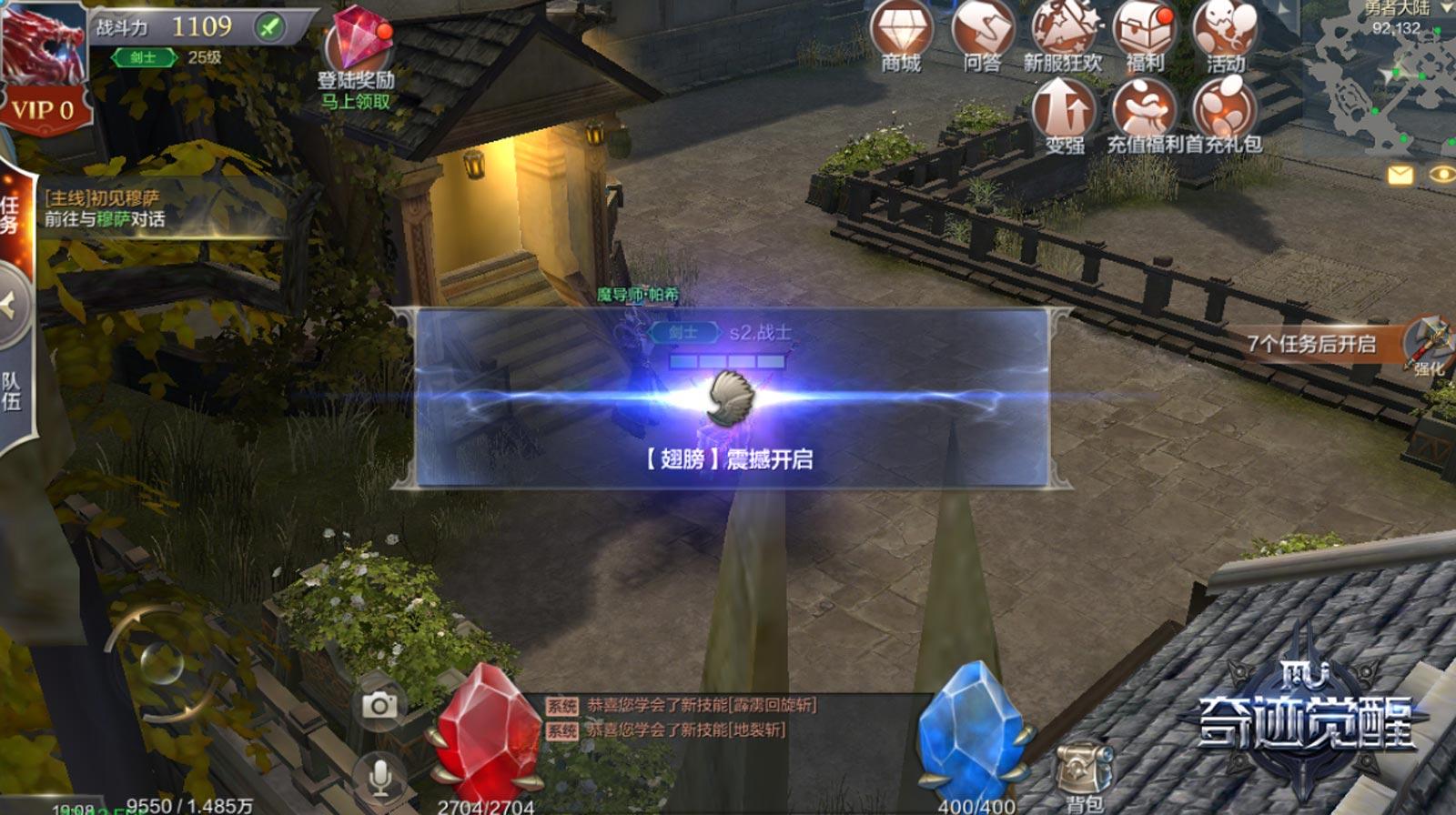Screen dimensions: 1456x815
Task: Open the mail envelope icon
Action: pos(1400,174)
